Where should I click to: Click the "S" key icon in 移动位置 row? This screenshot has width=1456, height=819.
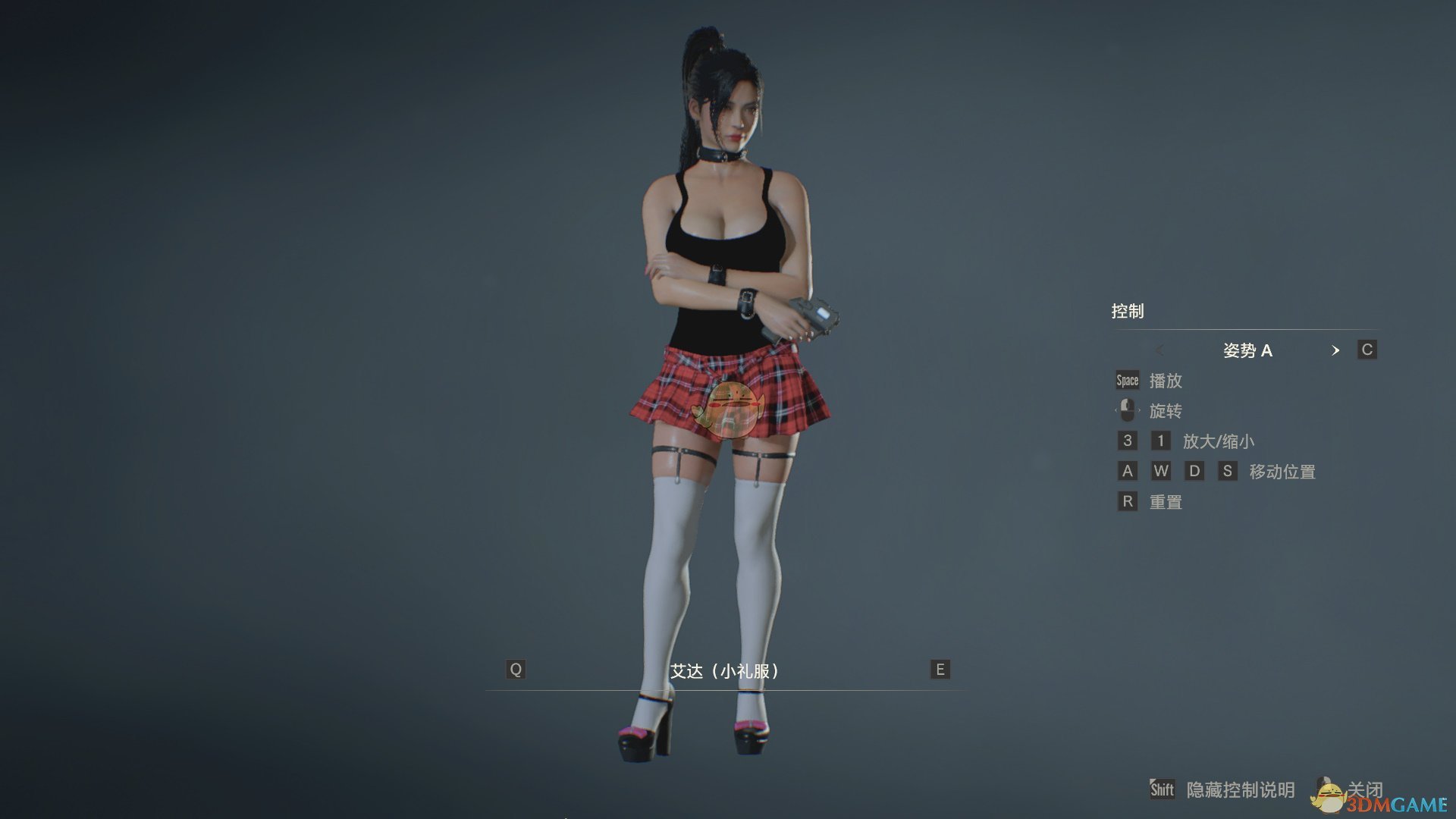point(1228,471)
